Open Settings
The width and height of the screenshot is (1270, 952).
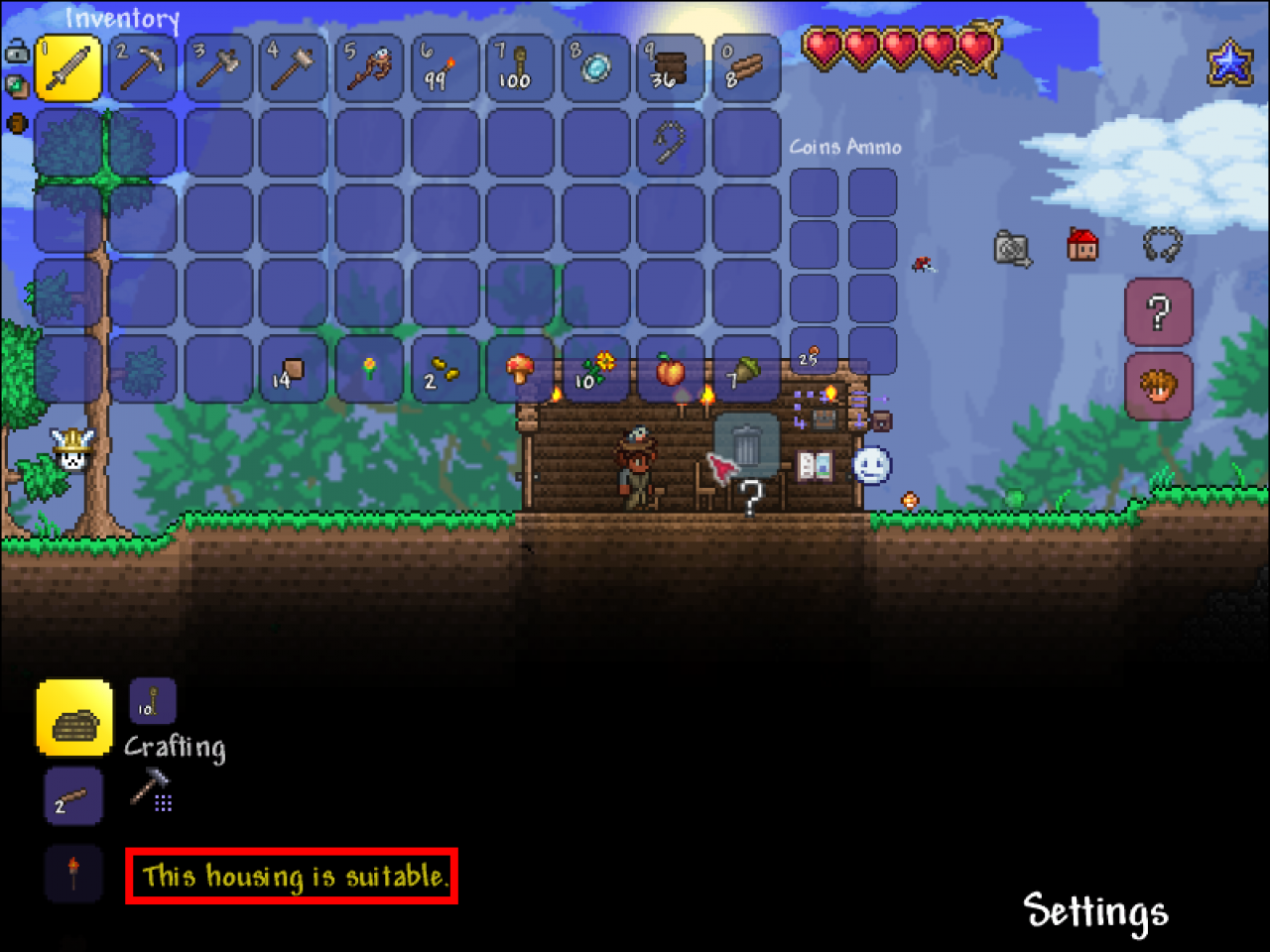pyautogui.click(x=1095, y=908)
